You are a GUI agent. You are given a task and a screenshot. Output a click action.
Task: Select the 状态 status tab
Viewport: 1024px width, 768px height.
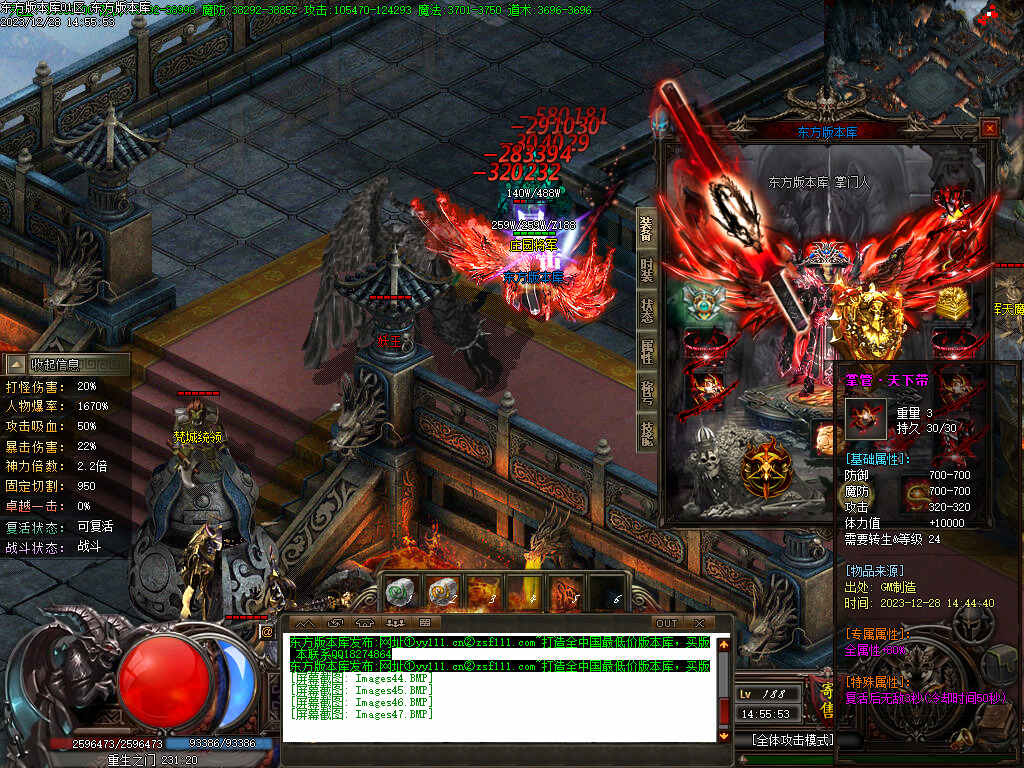pos(647,309)
